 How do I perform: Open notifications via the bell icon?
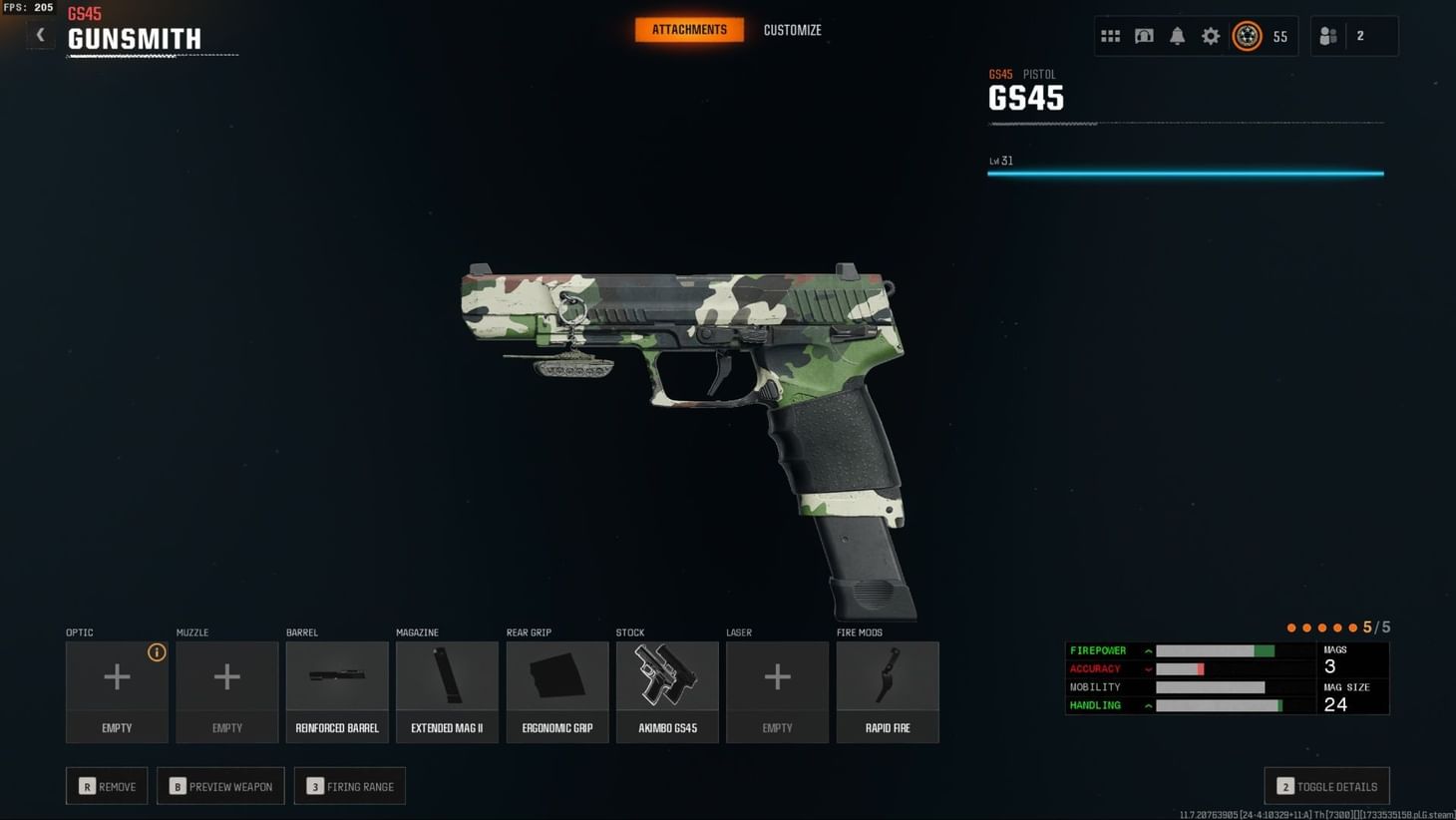pos(1178,36)
